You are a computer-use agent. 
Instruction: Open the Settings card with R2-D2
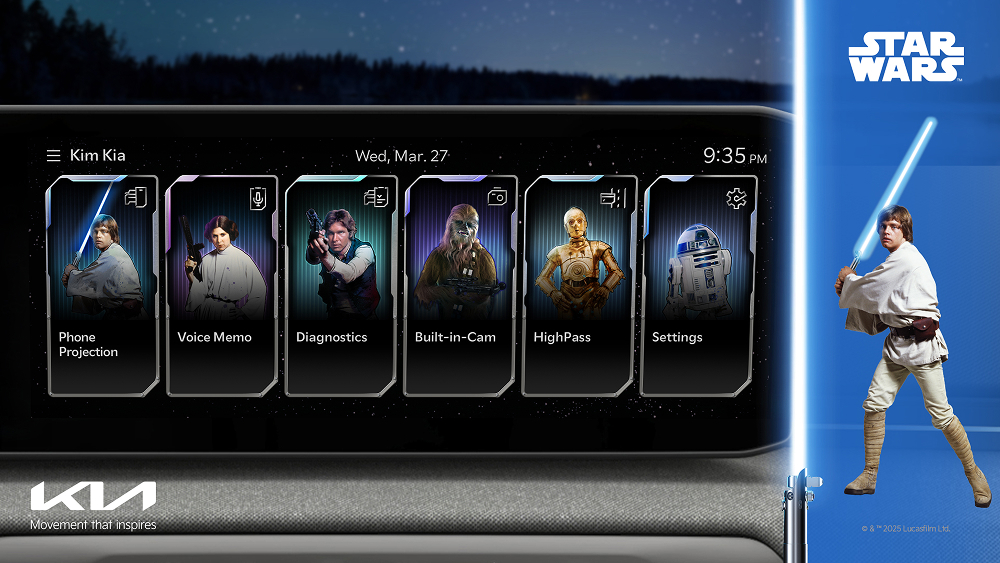point(697,285)
